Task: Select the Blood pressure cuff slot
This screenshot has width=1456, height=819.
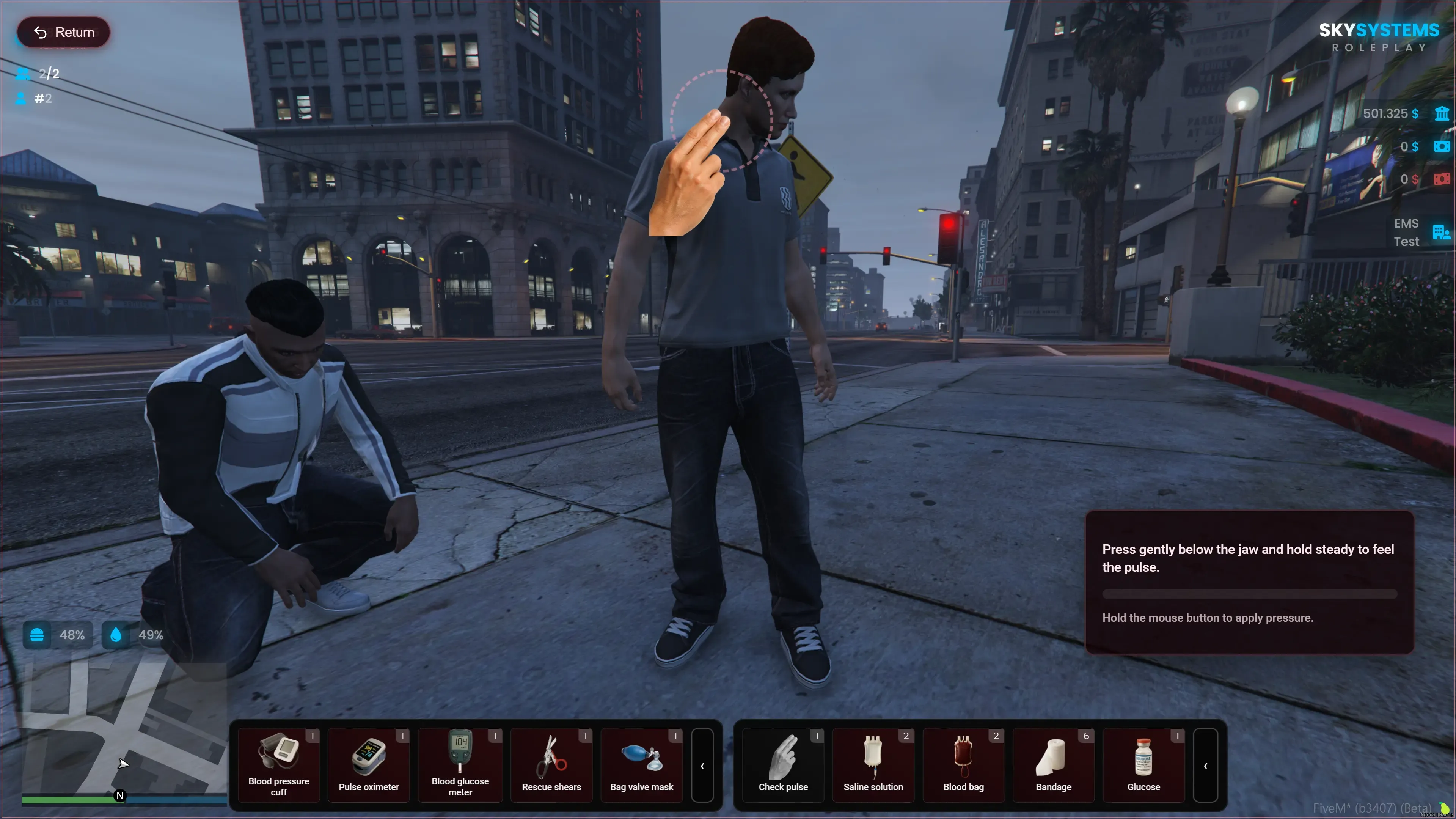Action: [x=279, y=765]
